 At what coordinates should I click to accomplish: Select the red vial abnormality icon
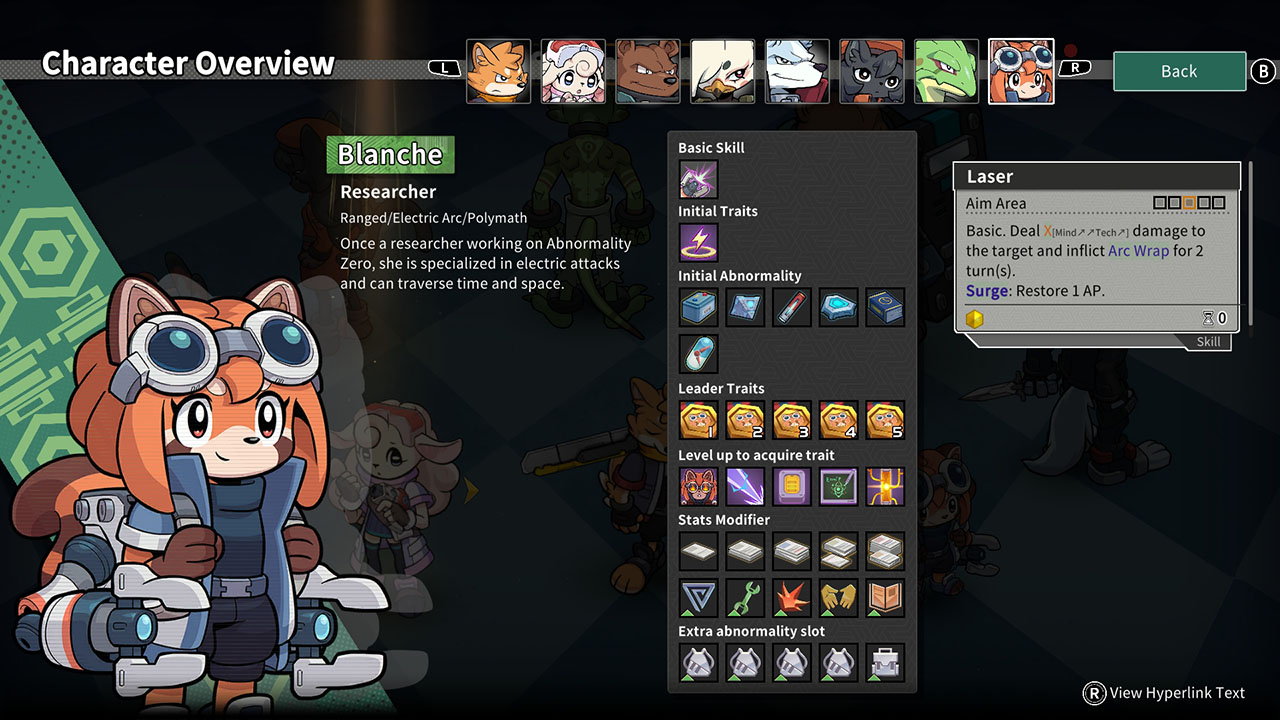(x=792, y=307)
